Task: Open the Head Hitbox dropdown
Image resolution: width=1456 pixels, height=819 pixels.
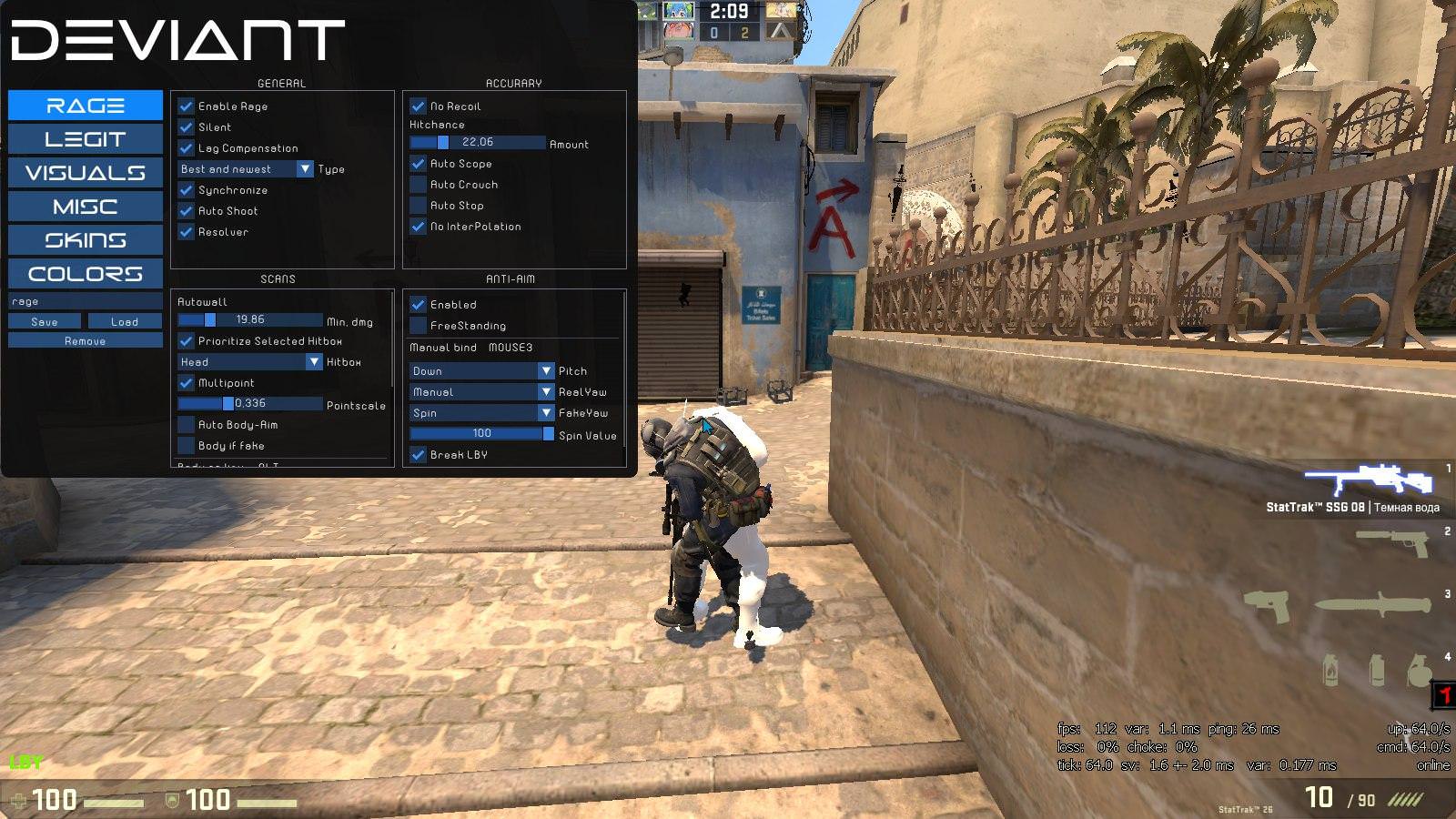Action: (250, 362)
